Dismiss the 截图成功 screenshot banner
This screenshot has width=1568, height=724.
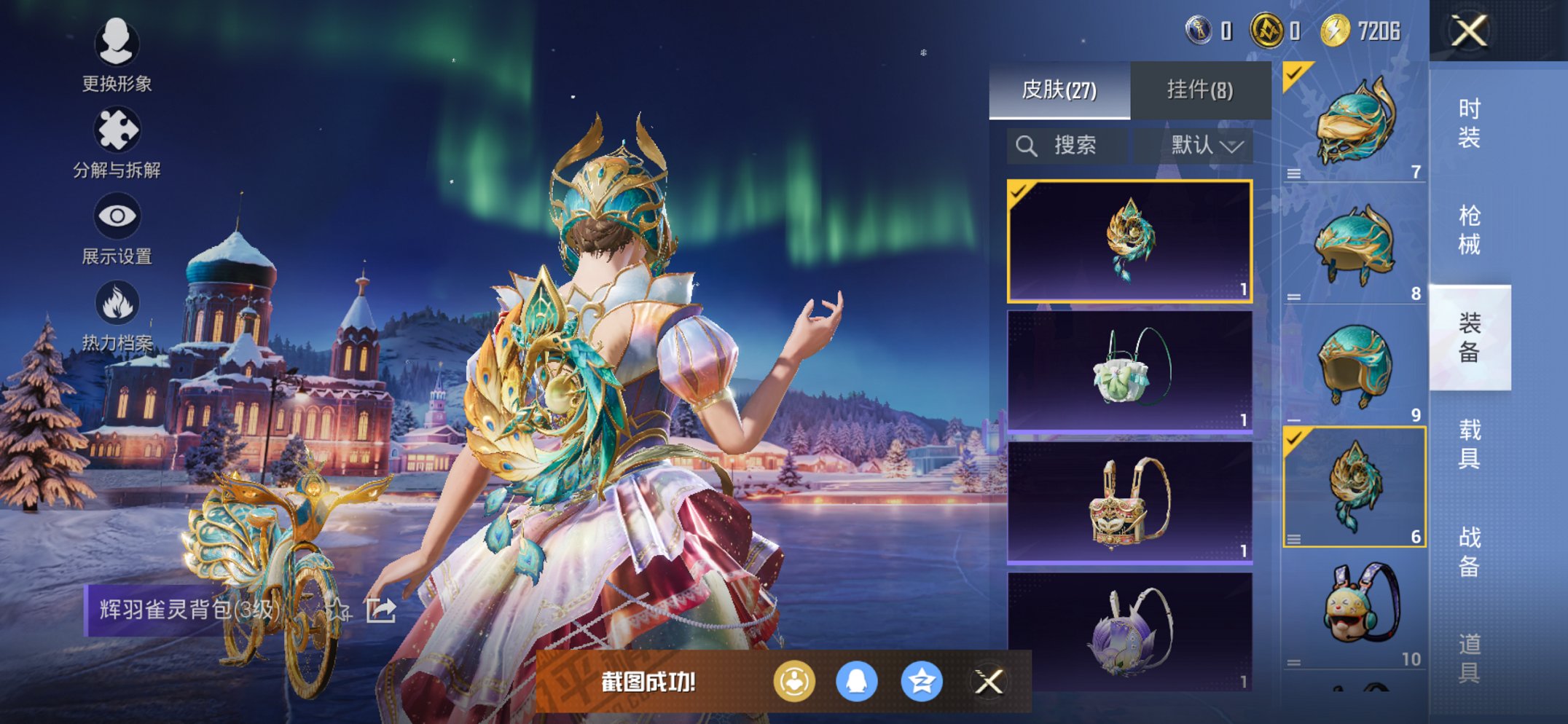(989, 682)
